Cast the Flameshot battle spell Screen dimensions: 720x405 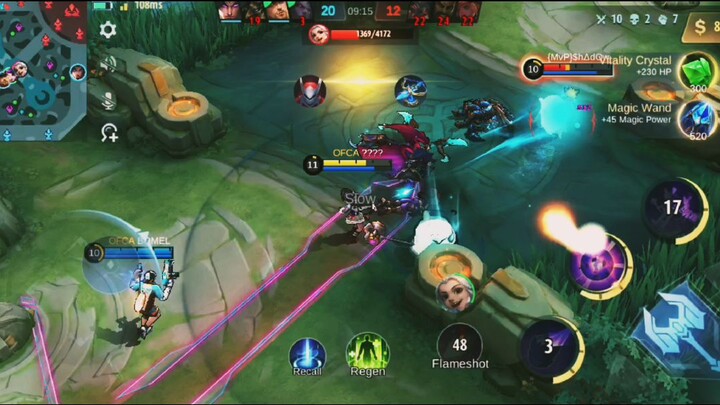pos(460,345)
